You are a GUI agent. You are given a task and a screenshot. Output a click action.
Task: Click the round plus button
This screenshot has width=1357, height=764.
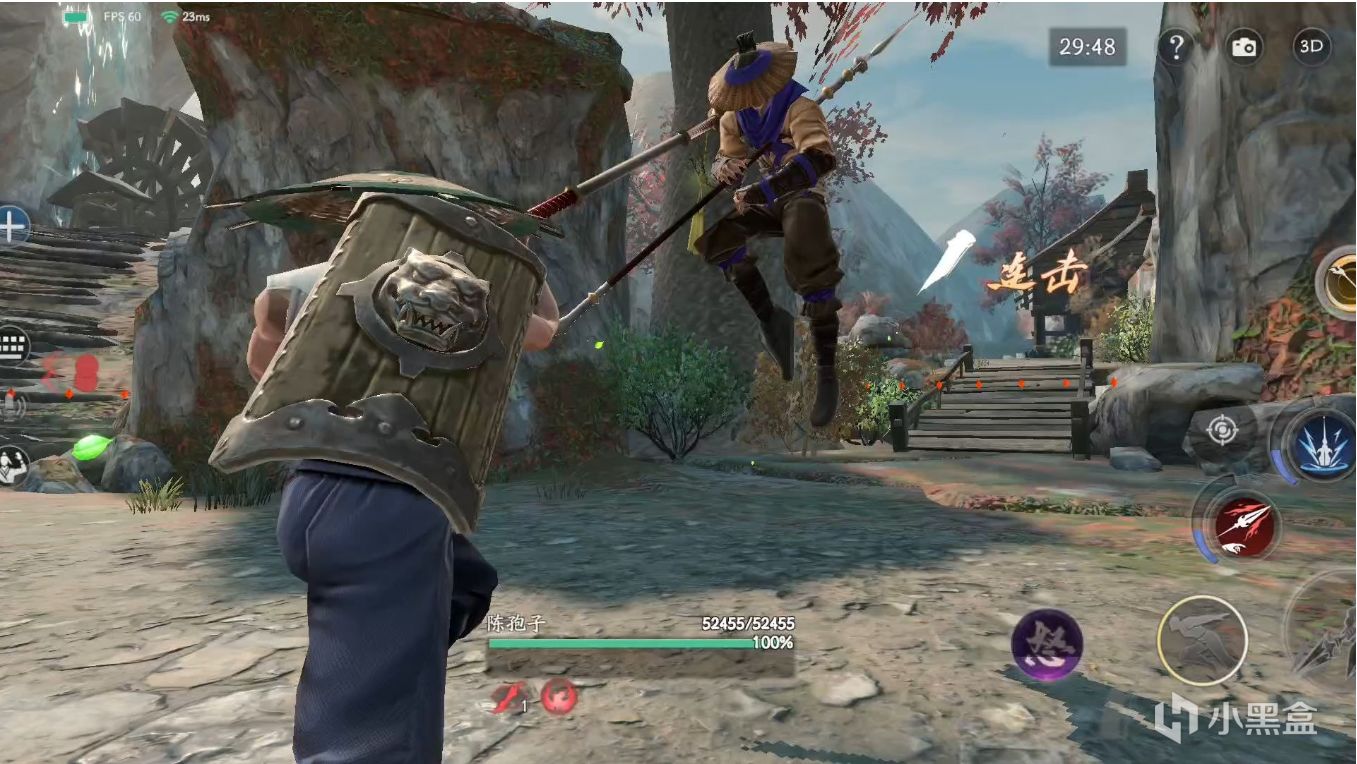click(x=12, y=226)
